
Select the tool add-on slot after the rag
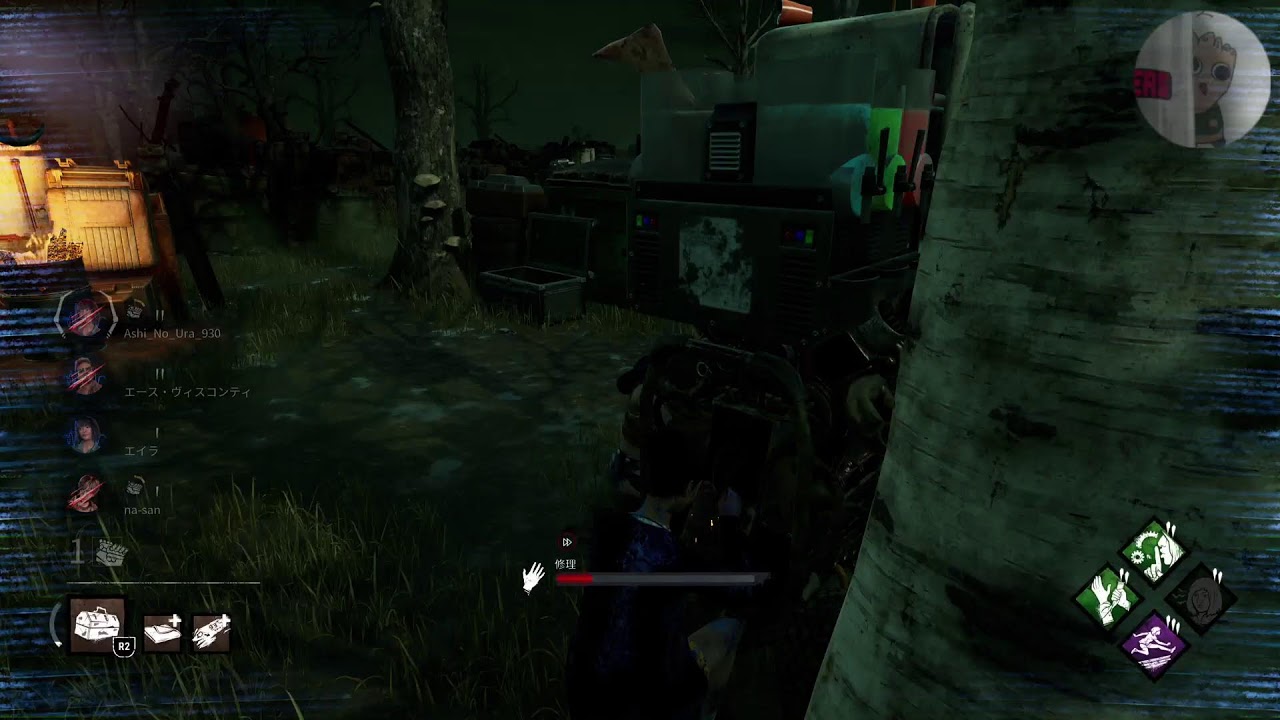click(x=210, y=631)
